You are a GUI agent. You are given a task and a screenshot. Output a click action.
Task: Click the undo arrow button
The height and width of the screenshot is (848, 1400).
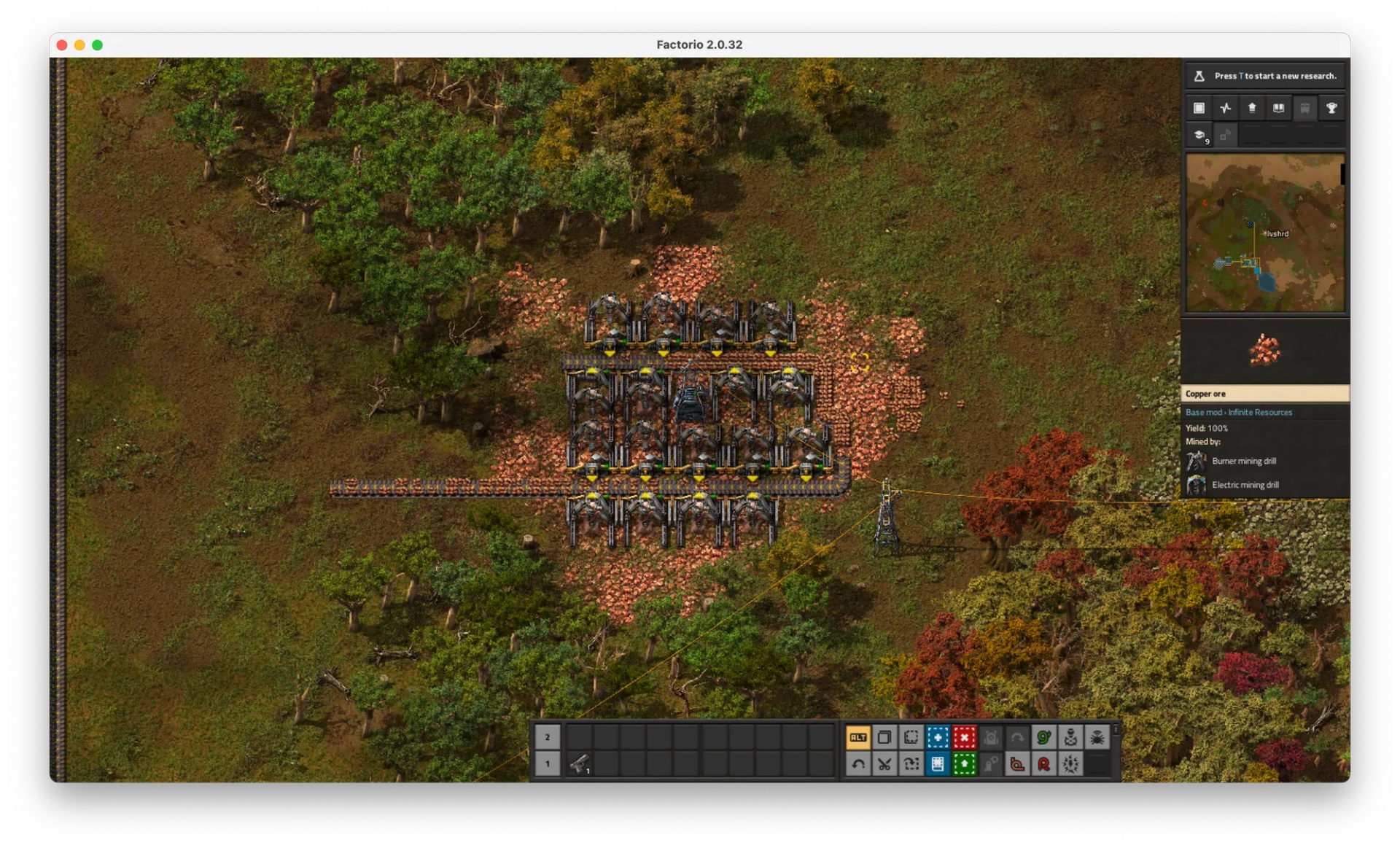858,763
